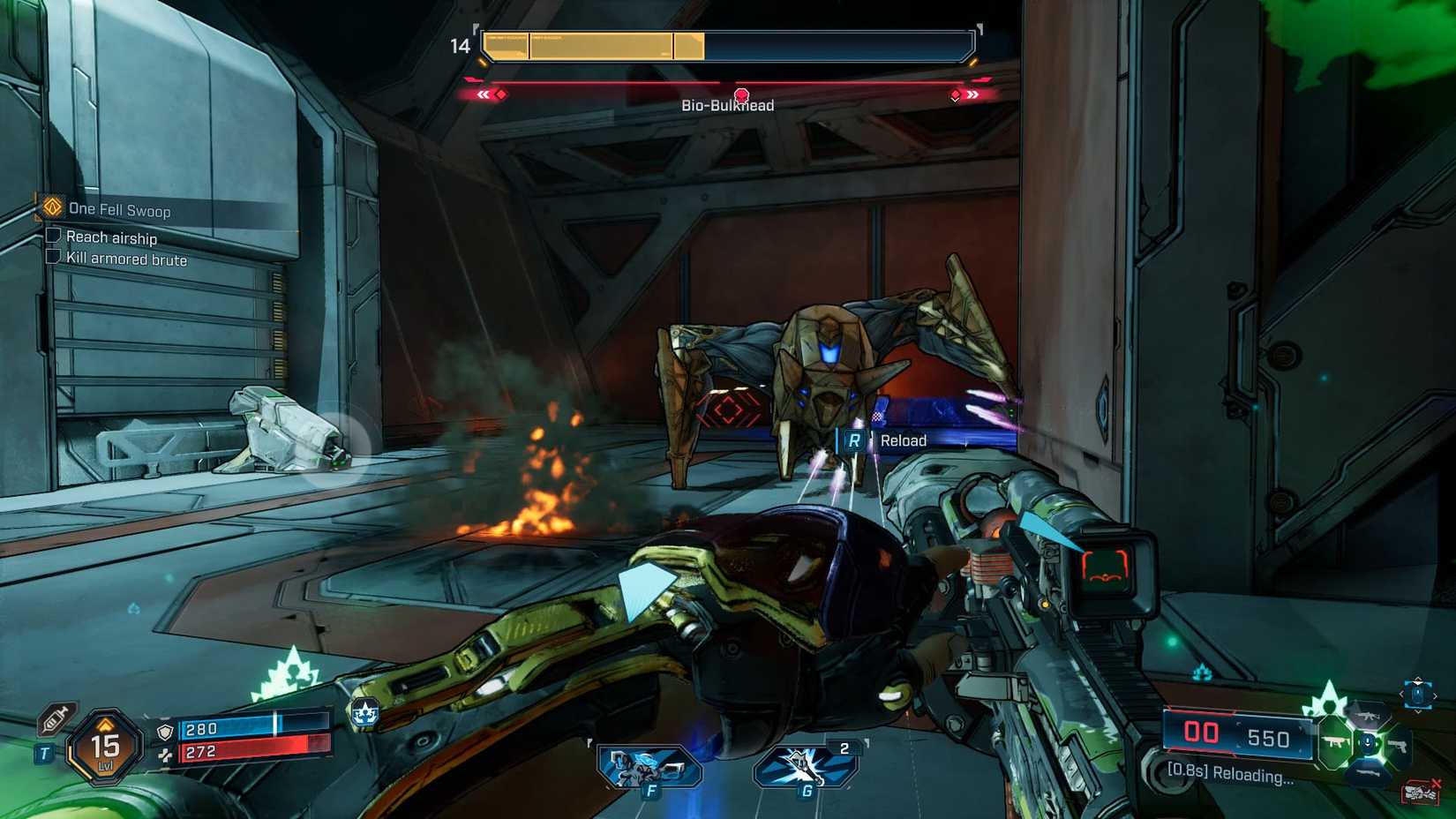Select the equipped green weapon slot
This screenshot has height=819, width=1456.
click(1336, 743)
